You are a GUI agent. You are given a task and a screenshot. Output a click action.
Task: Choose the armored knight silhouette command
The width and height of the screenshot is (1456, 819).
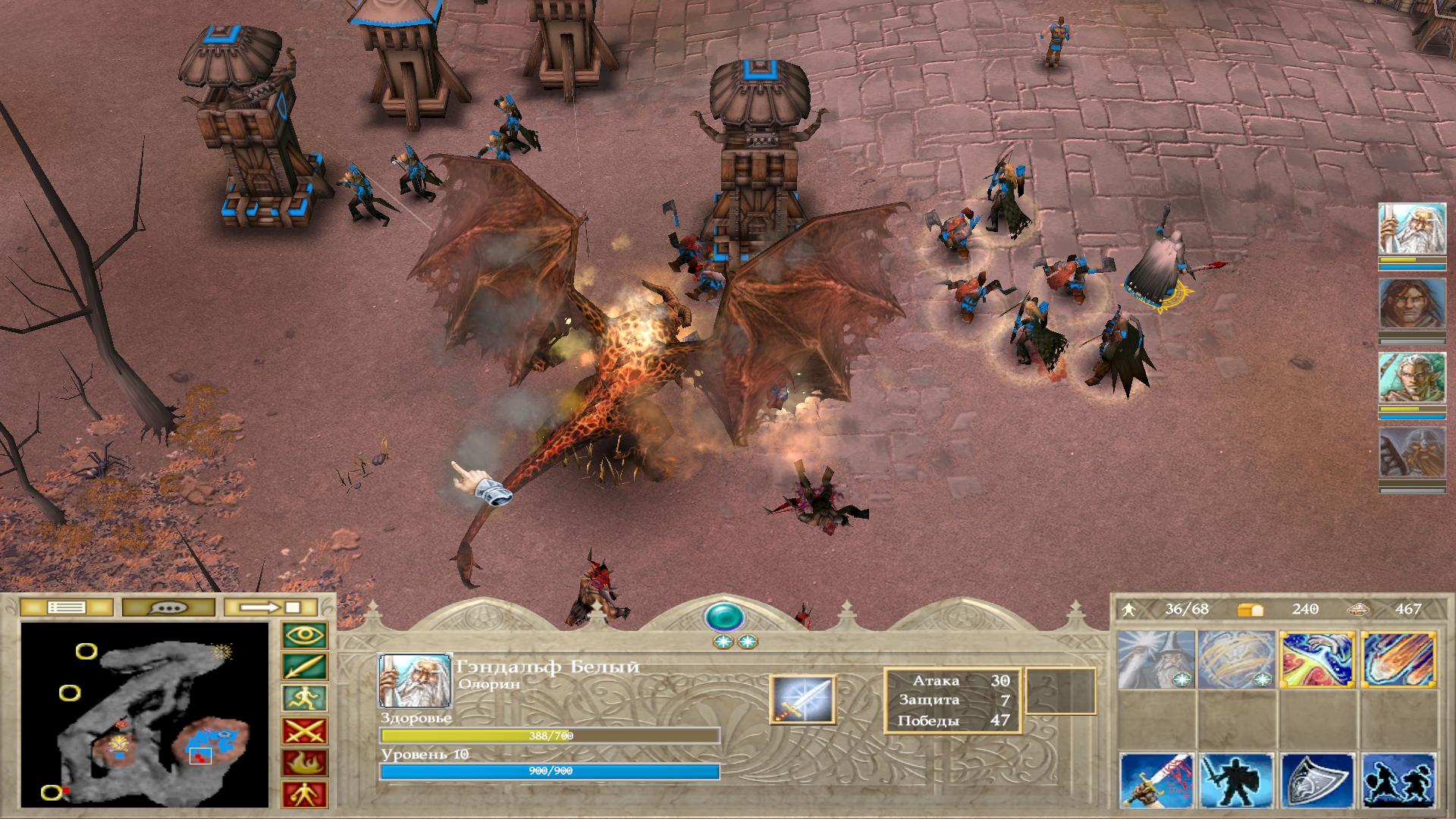click(1237, 781)
